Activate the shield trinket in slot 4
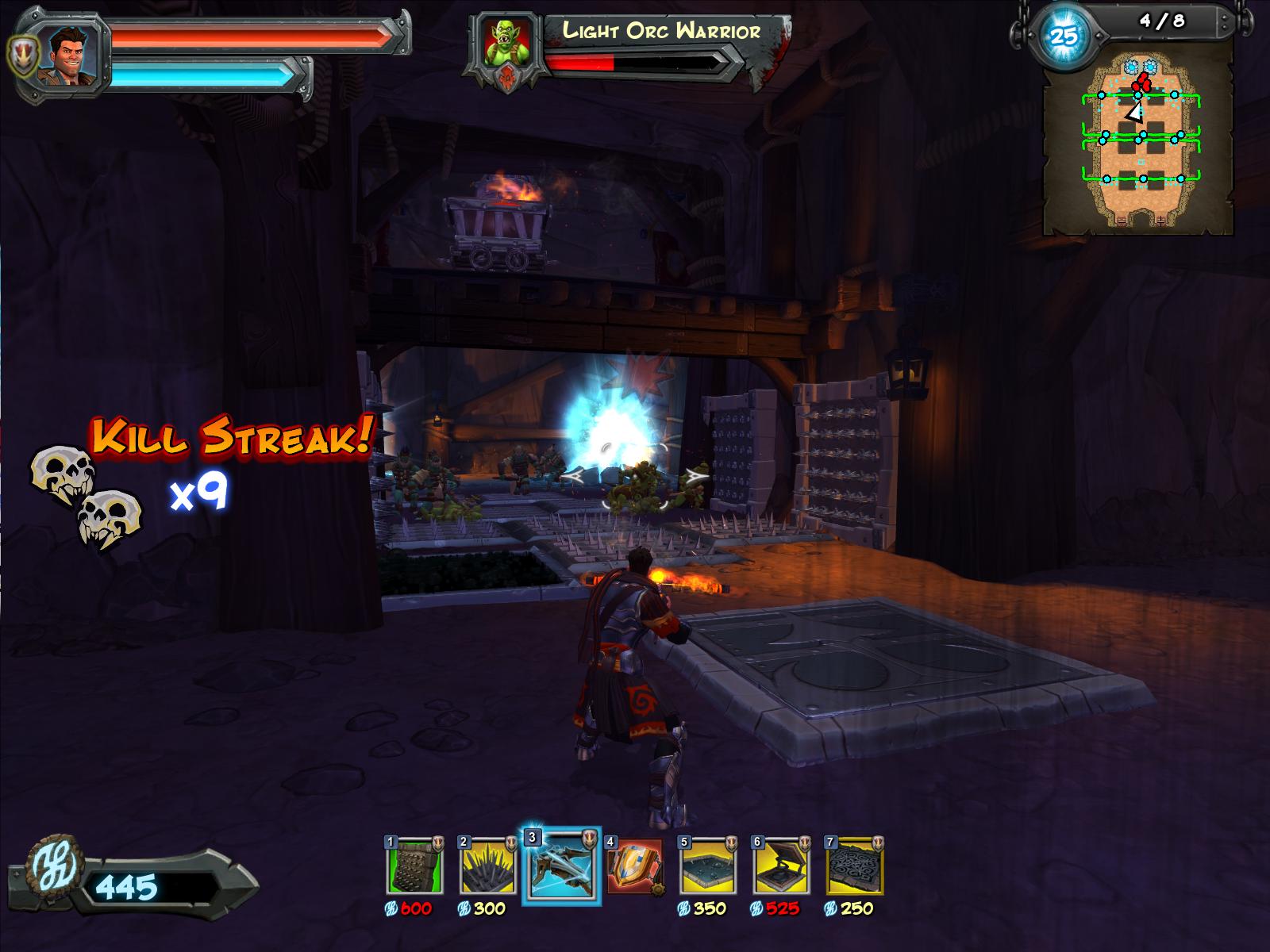Screen dimensions: 1270x952 635,866
